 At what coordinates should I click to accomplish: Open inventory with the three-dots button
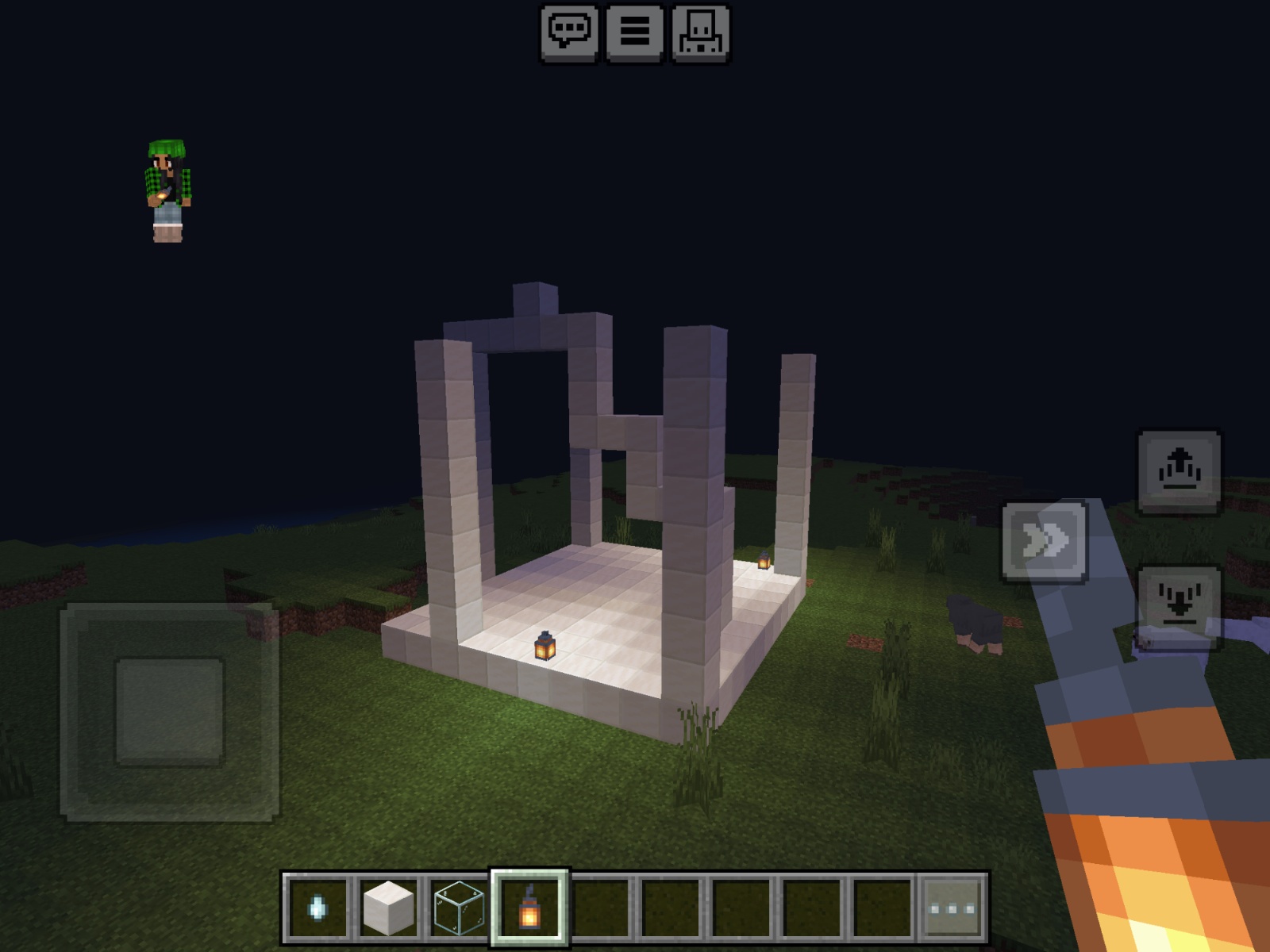[x=952, y=908]
